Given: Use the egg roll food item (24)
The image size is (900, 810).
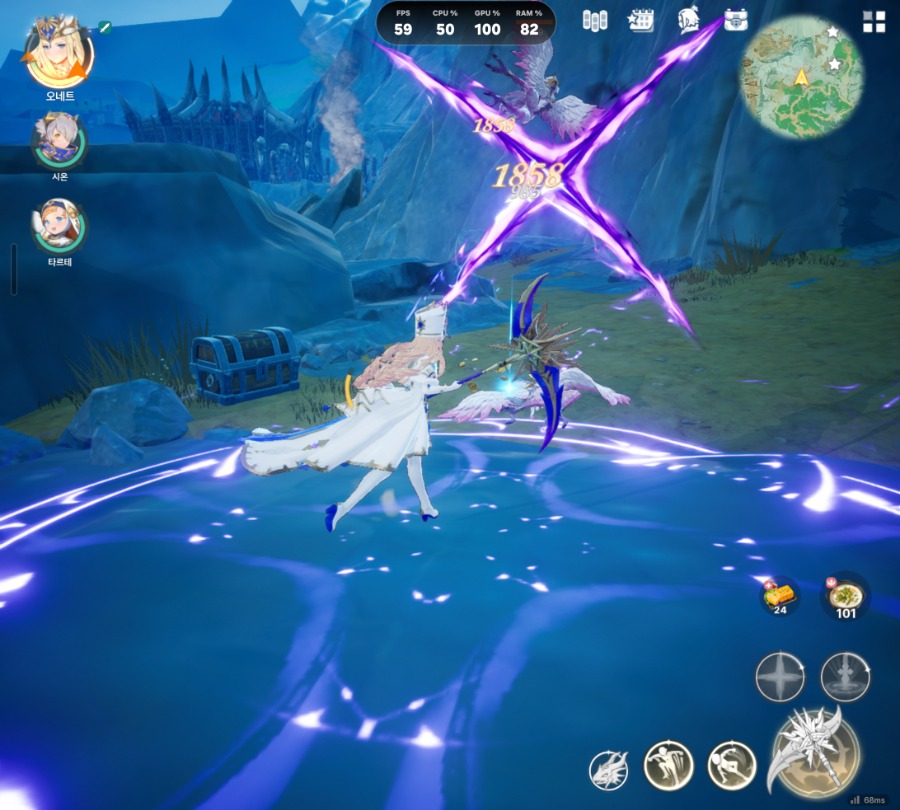Looking at the screenshot, I should tap(779, 596).
